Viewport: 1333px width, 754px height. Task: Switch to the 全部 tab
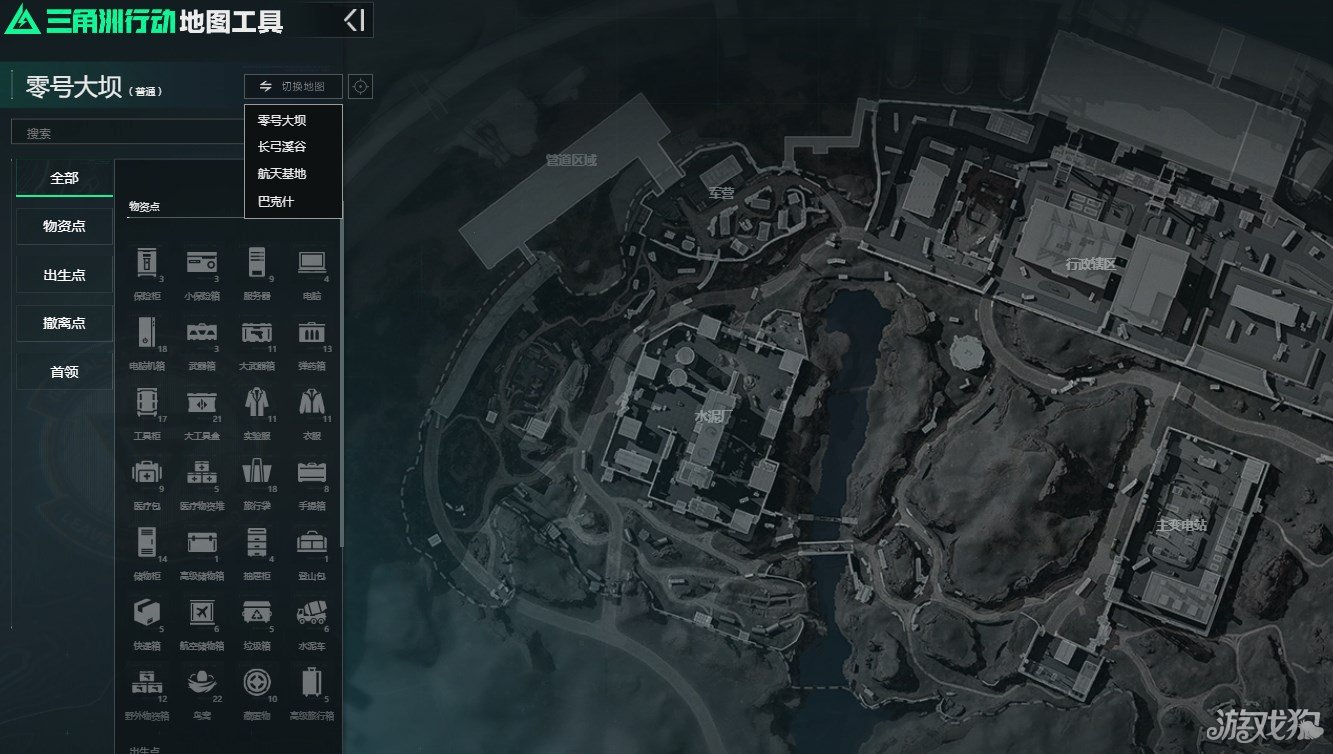coord(65,178)
